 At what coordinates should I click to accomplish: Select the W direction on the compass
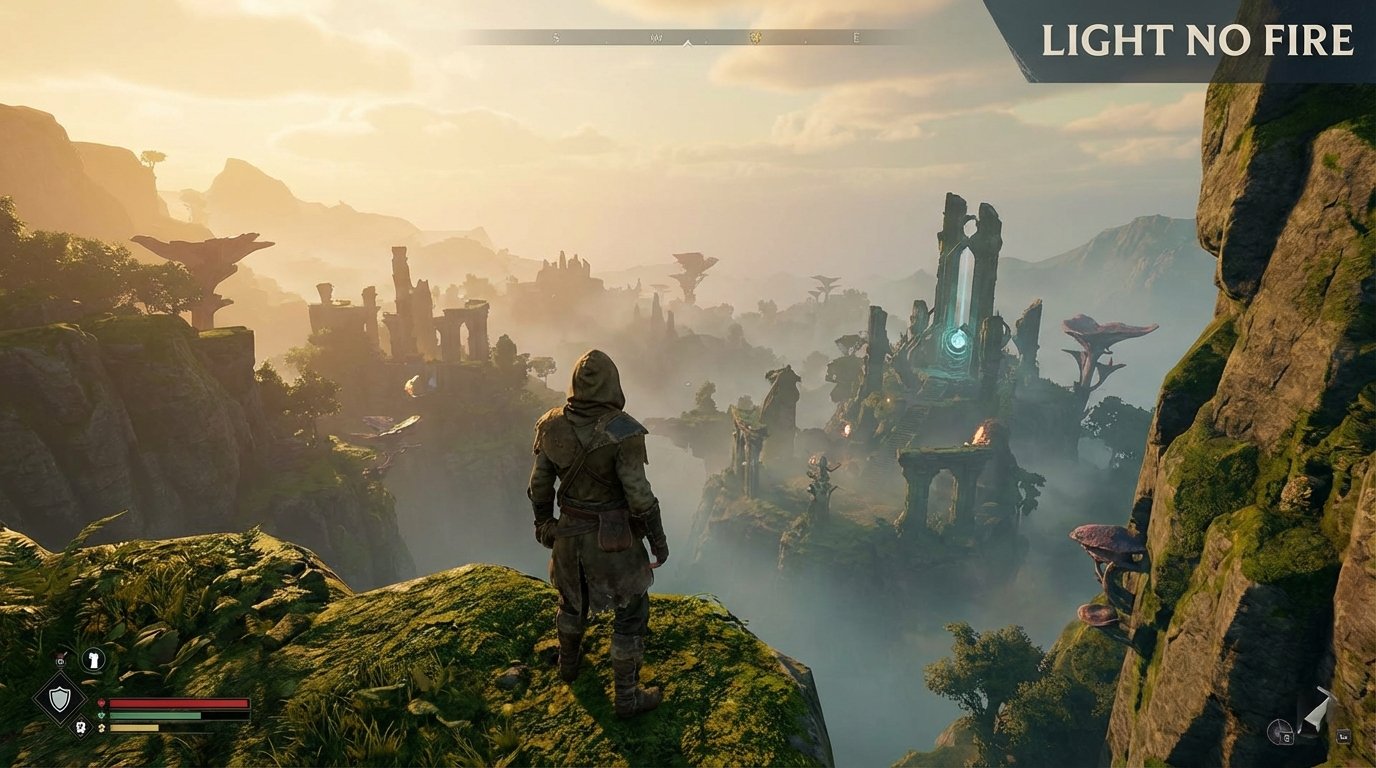(658, 36)
